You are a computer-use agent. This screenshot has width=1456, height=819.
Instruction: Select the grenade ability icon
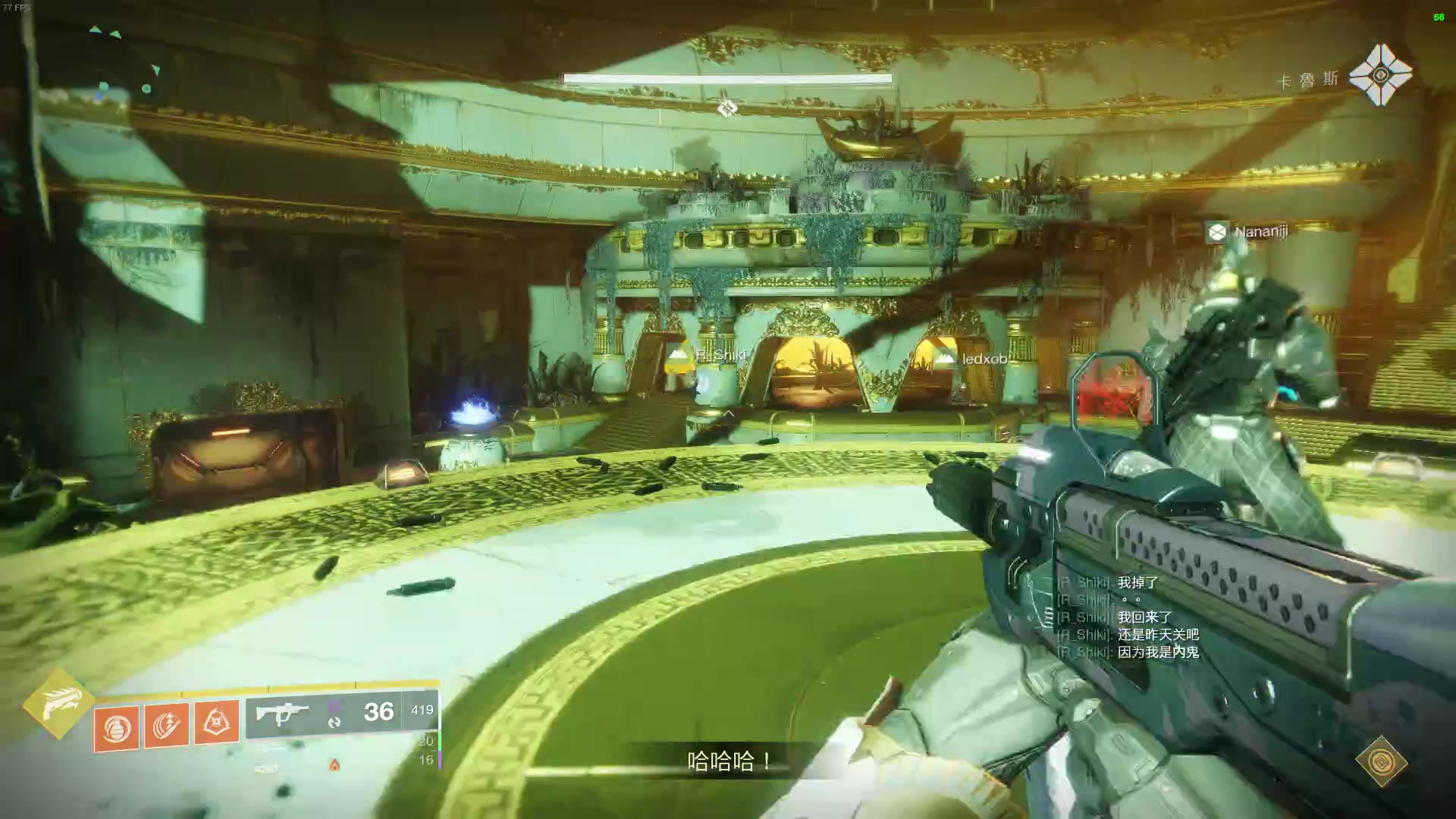(x=117, y=728)
